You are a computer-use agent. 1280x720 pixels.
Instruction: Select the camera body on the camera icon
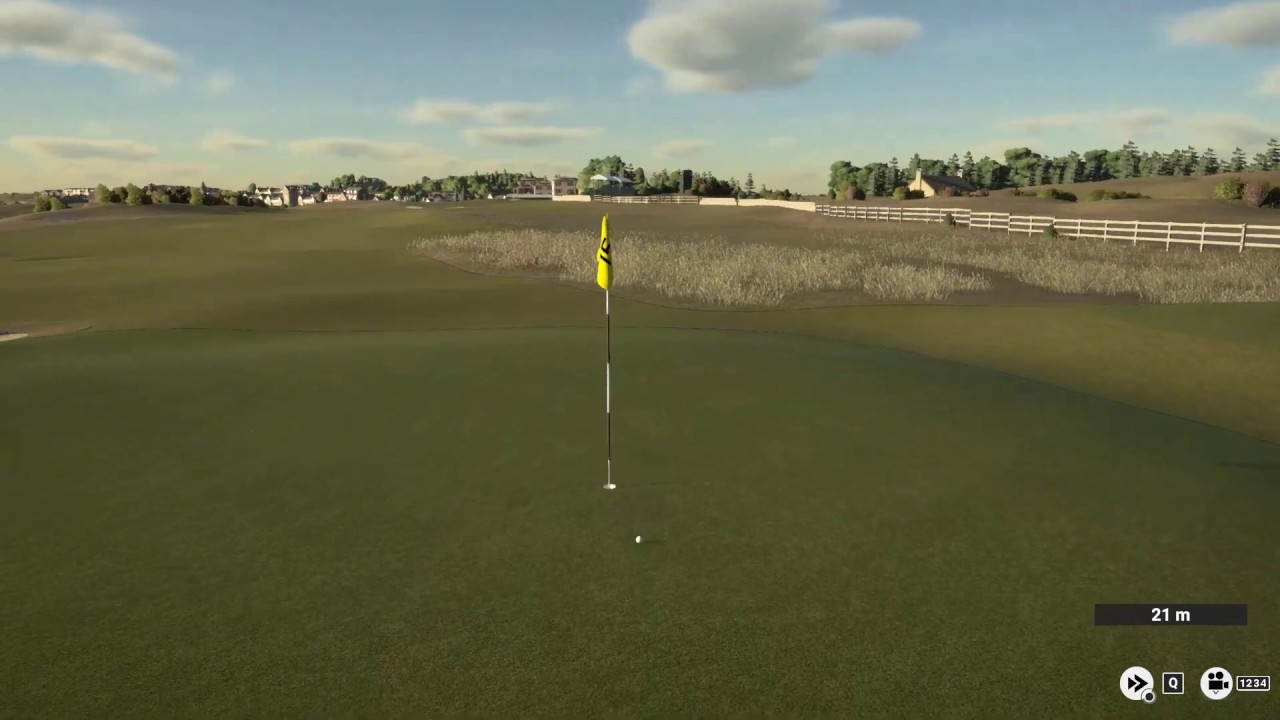[1217, 686]
